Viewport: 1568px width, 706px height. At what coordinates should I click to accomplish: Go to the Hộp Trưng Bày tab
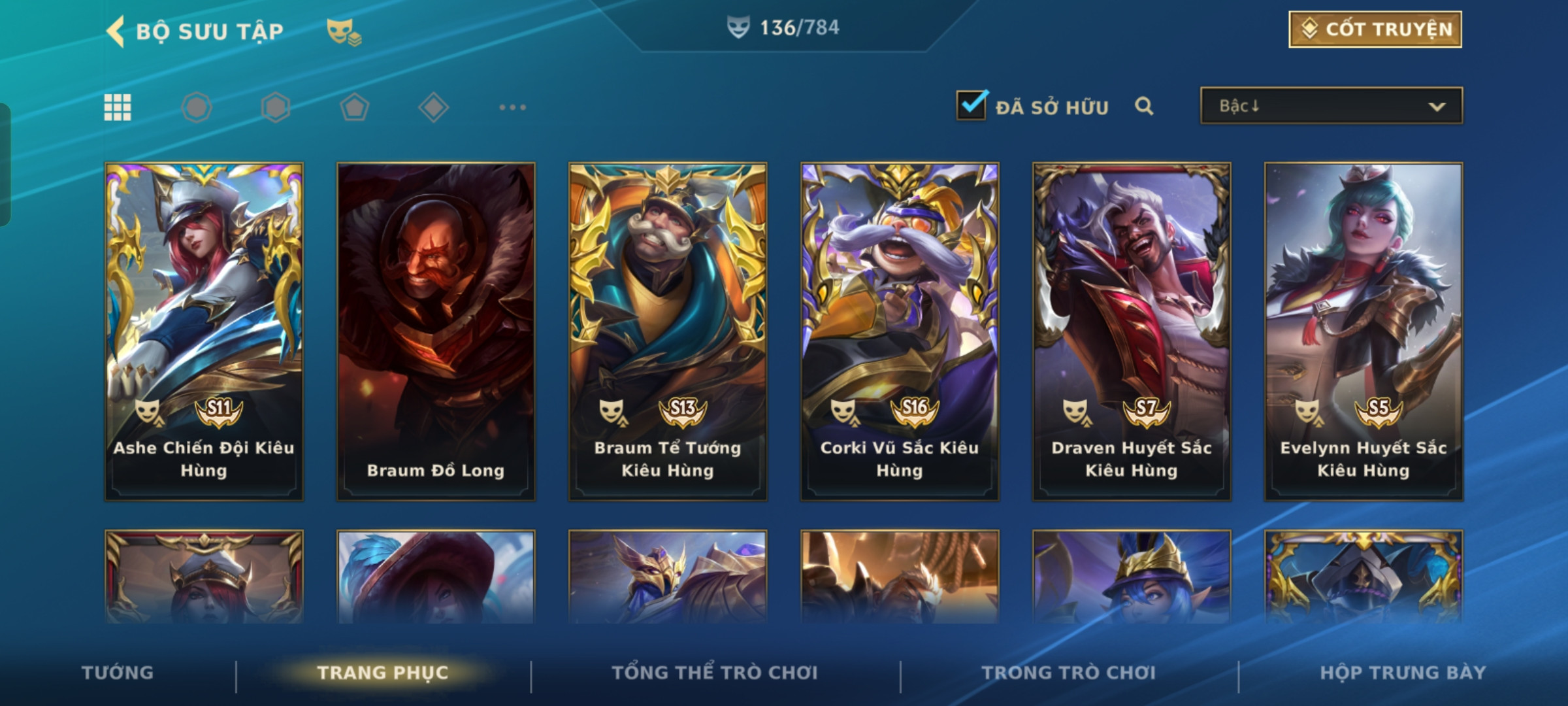click(1403, 673)
